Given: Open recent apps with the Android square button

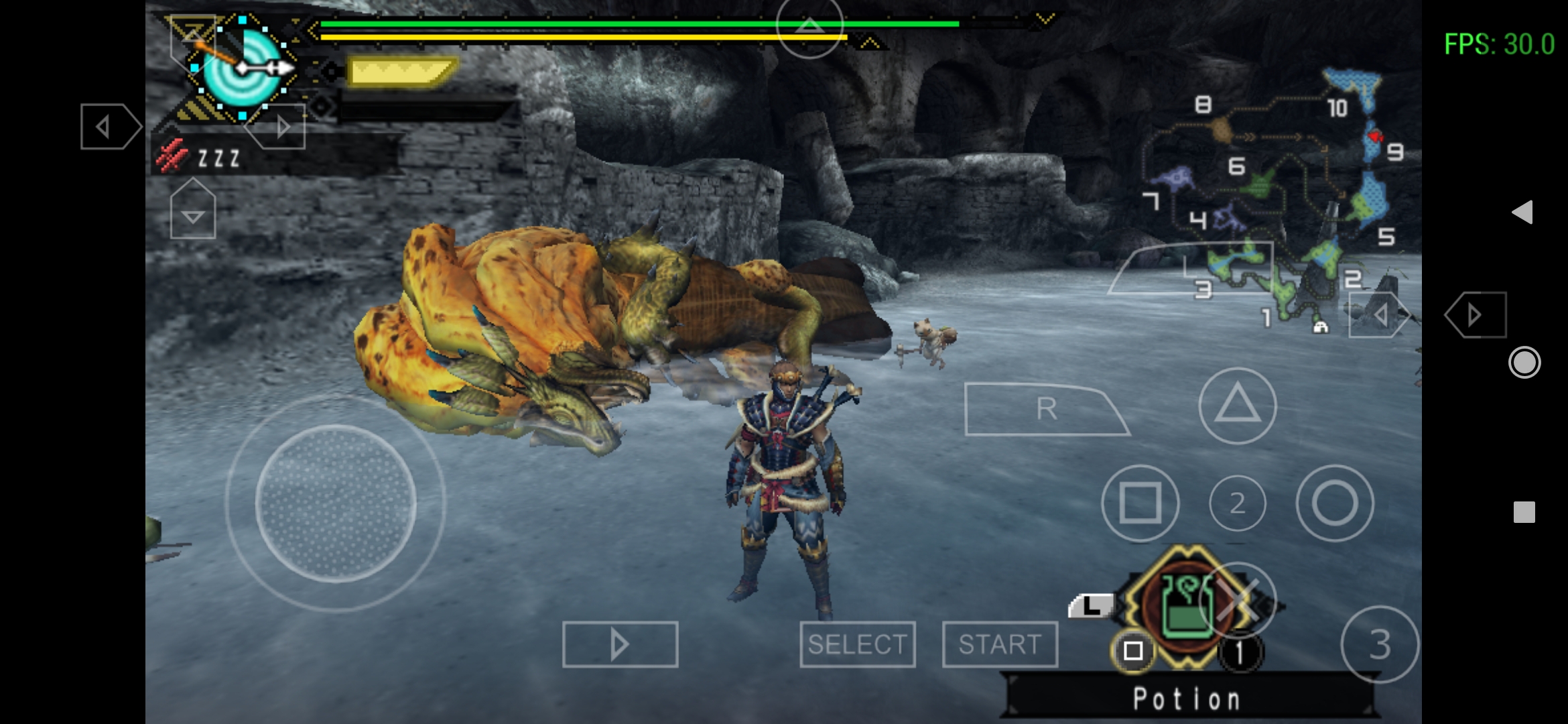Looking at the screenshot, I should [x=1524, y=512].
